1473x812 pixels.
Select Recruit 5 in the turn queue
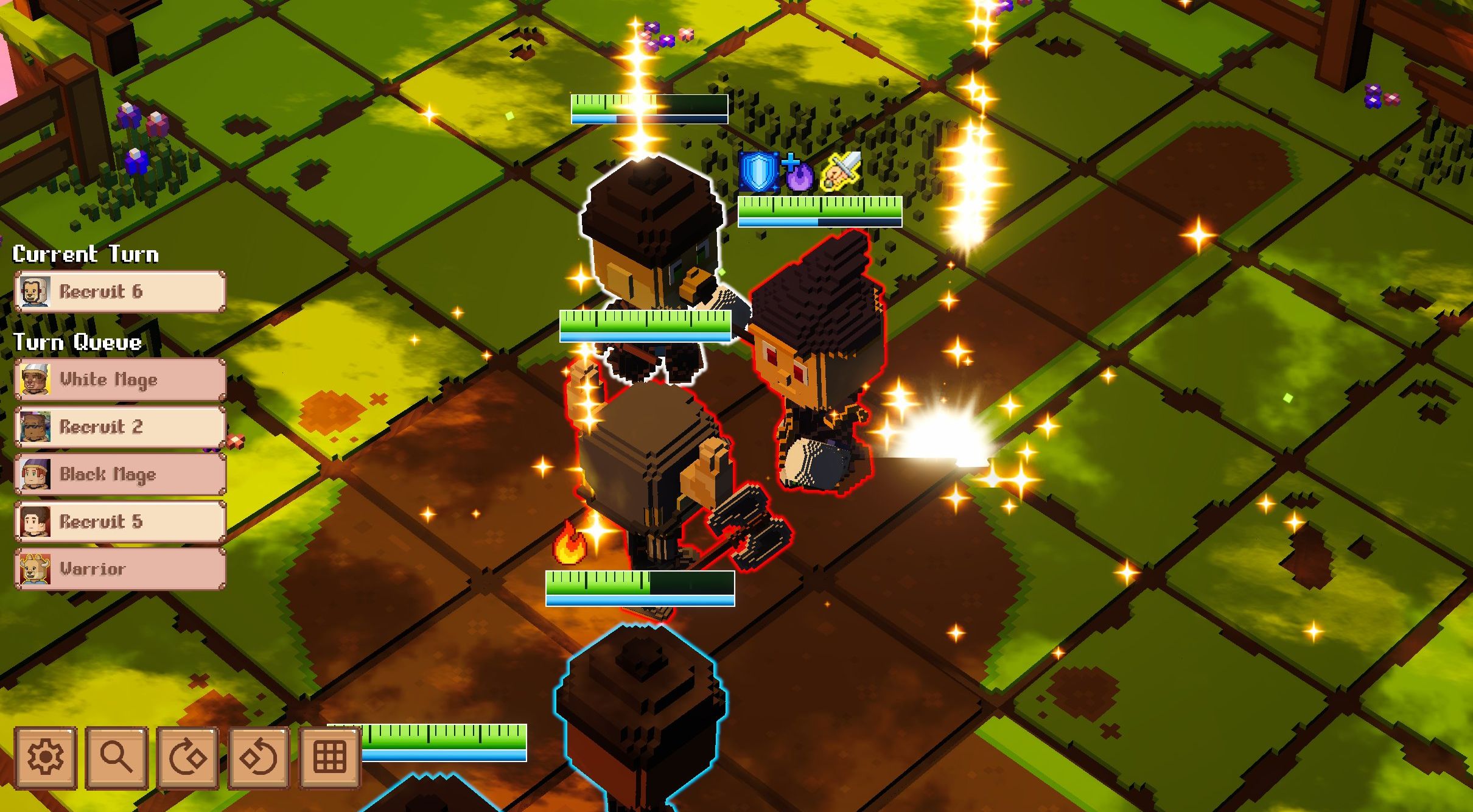pos(120,522)
